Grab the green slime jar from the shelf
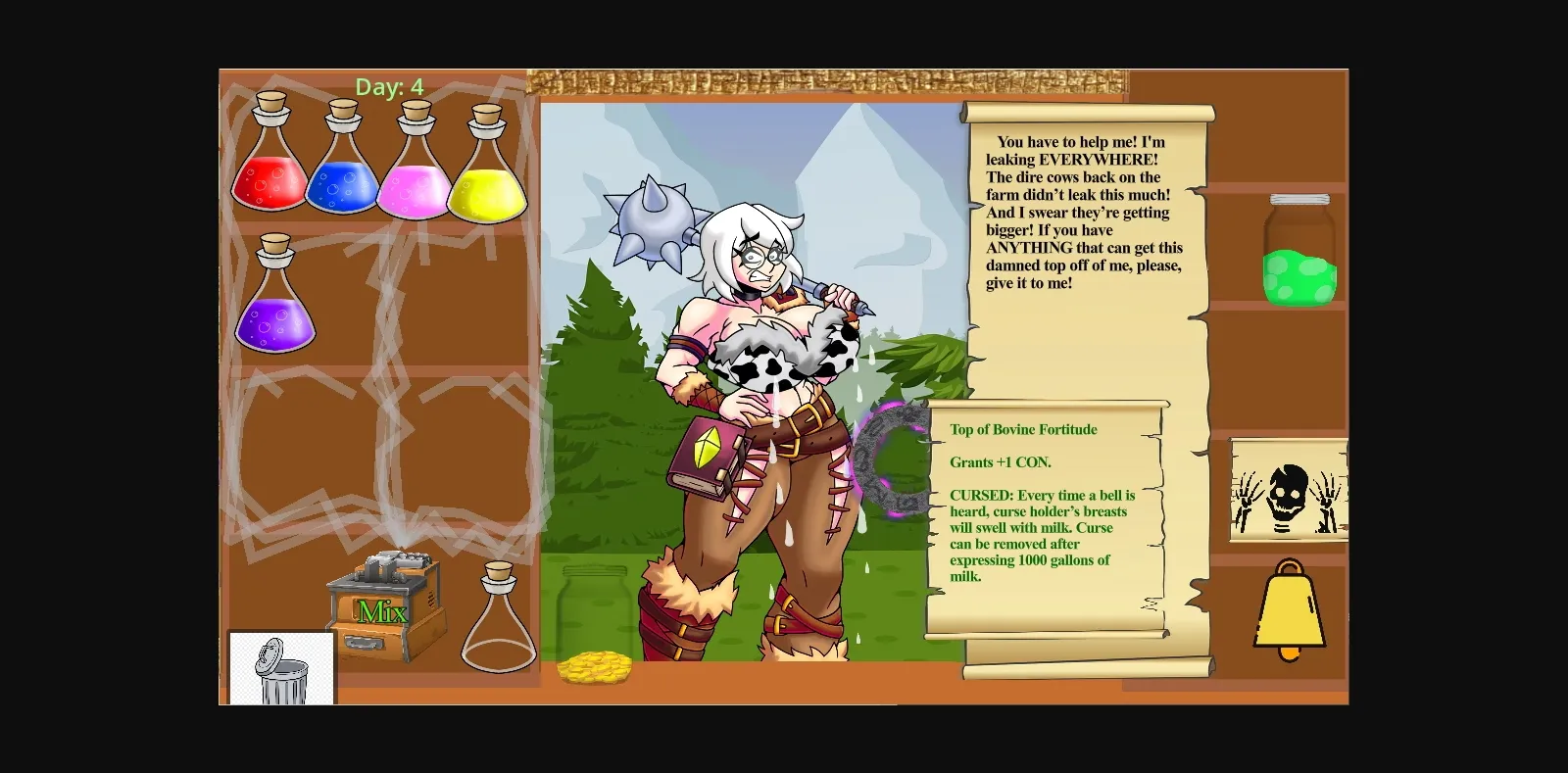The width and height of the screenshot is (1568, 773). point(1299,260)
